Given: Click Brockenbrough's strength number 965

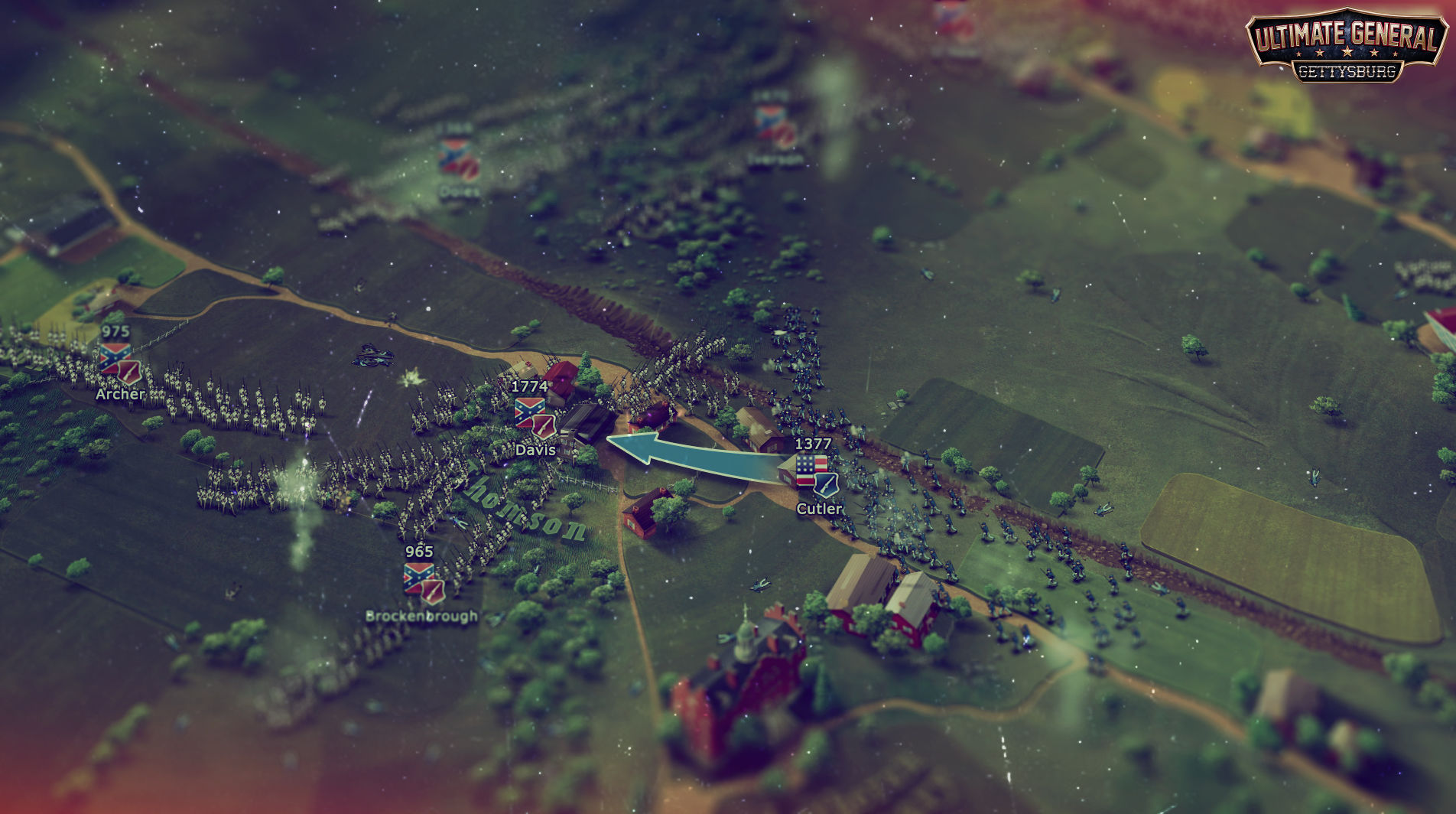Looking at the screenshot, I should point(421,551).
